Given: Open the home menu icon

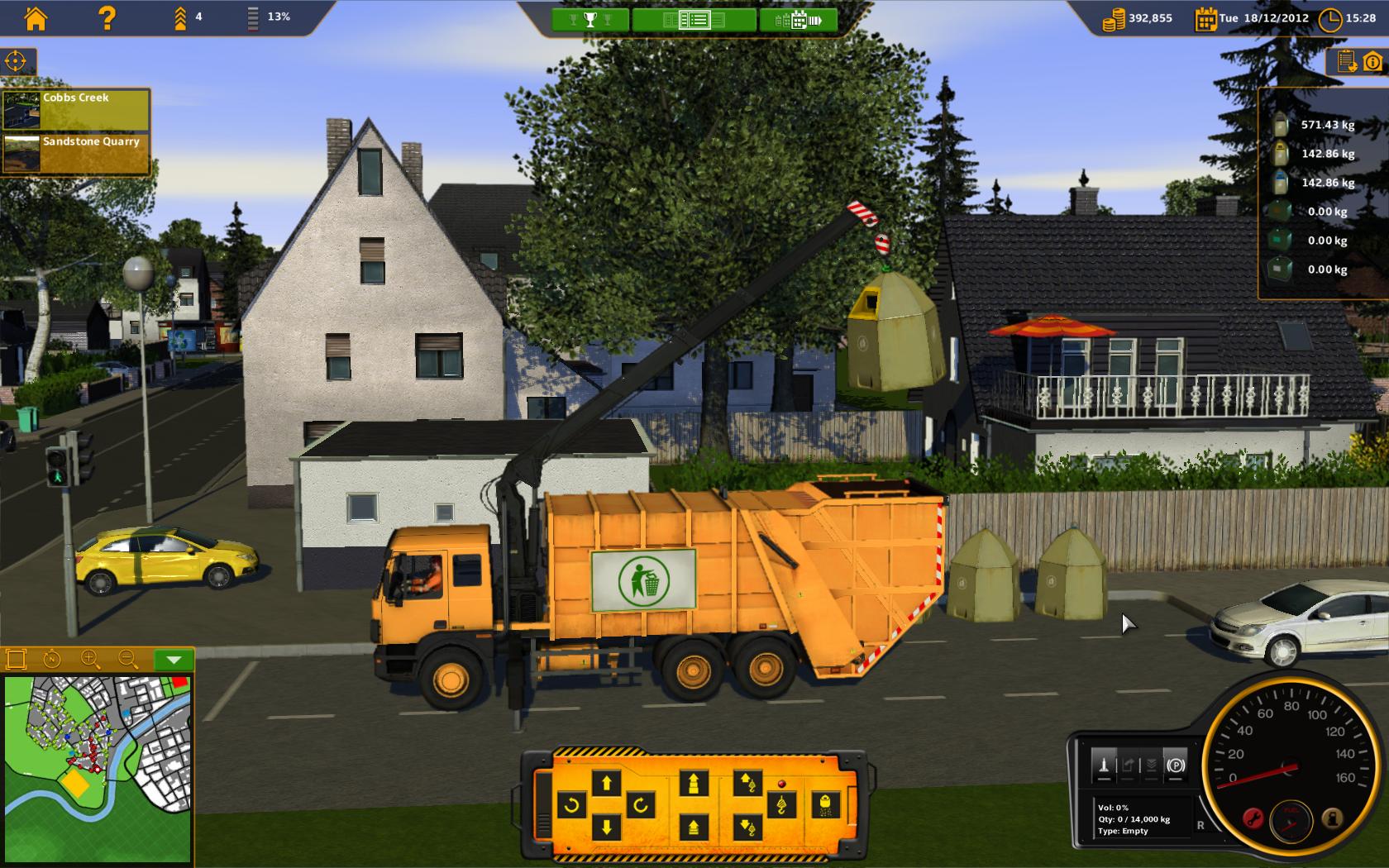Looking at the screenshot, I should [36, 18].
